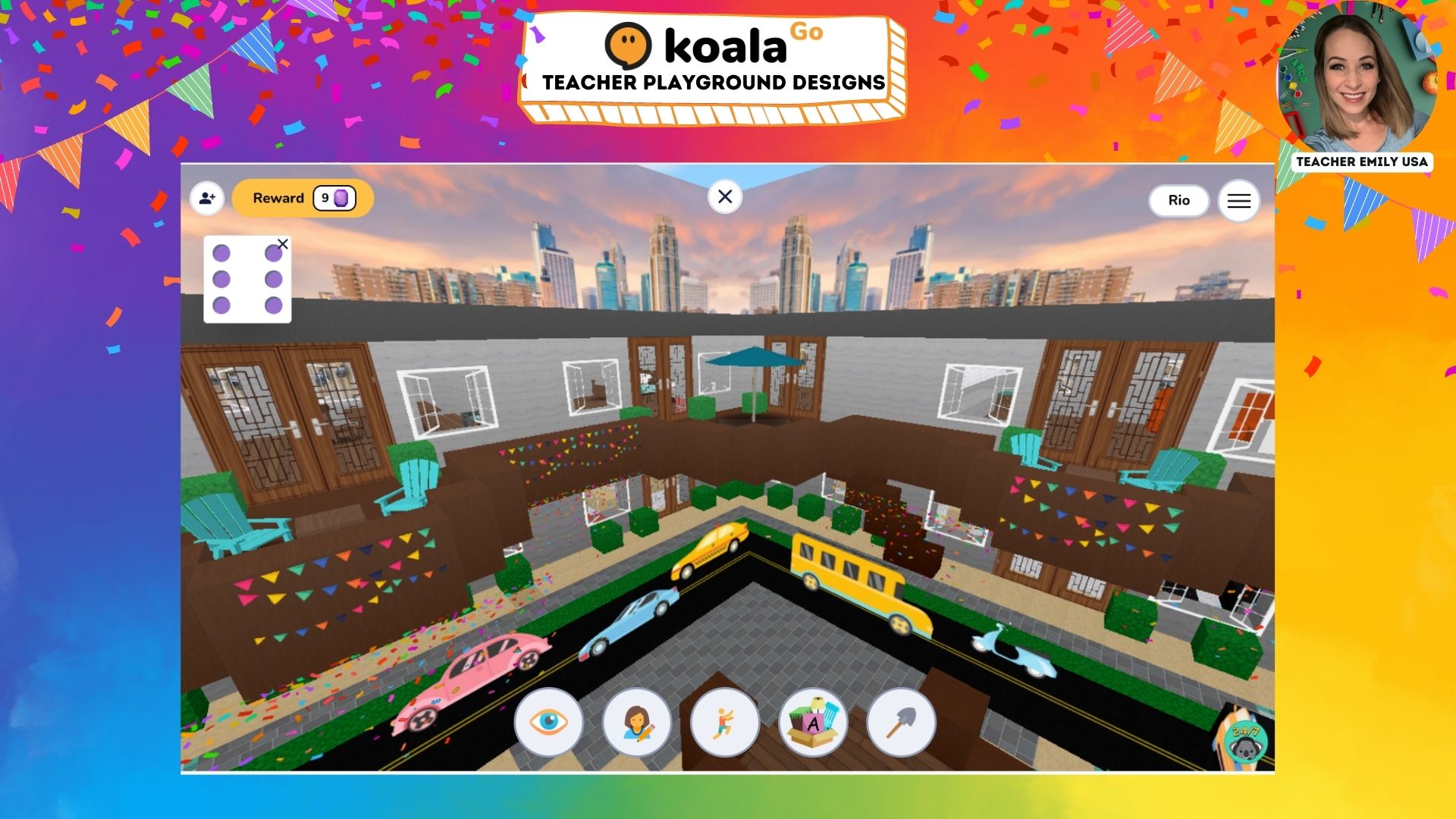Dismiss the view using the center X
1456x819 pixels.
[725, 196]
